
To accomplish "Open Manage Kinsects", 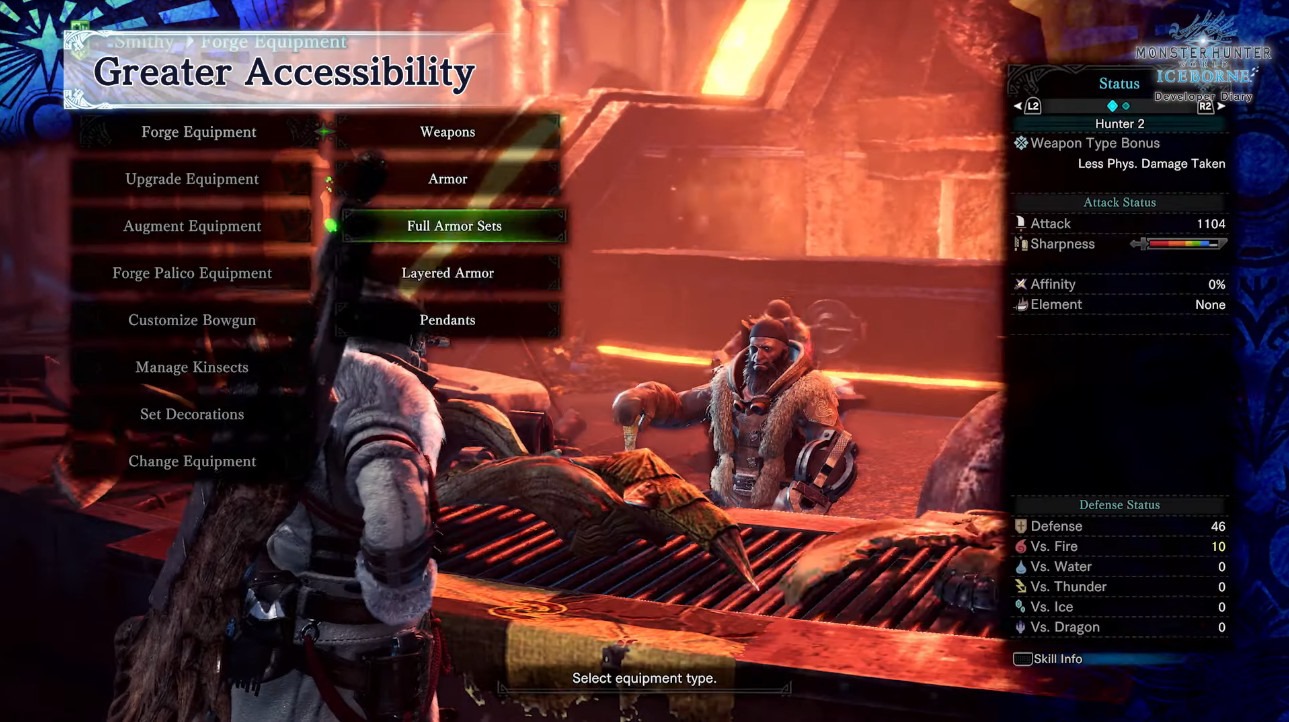I will pos(192,367).
